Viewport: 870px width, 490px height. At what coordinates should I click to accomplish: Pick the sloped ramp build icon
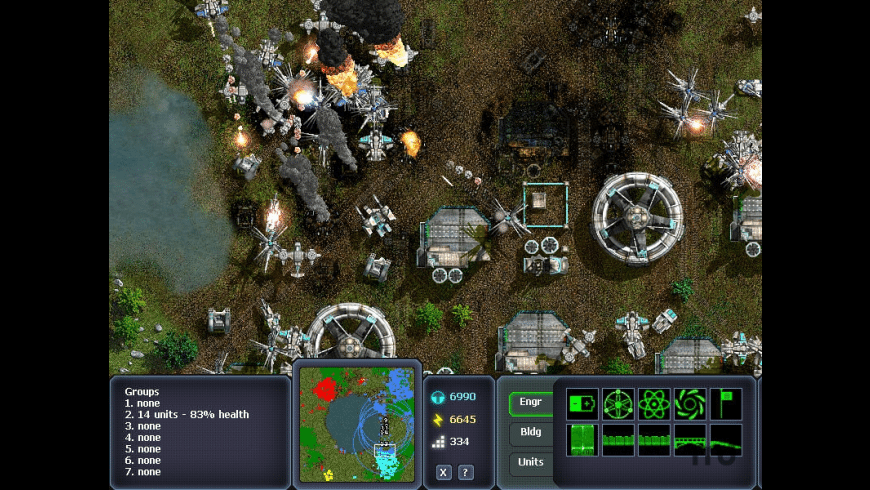coord(726,440)
